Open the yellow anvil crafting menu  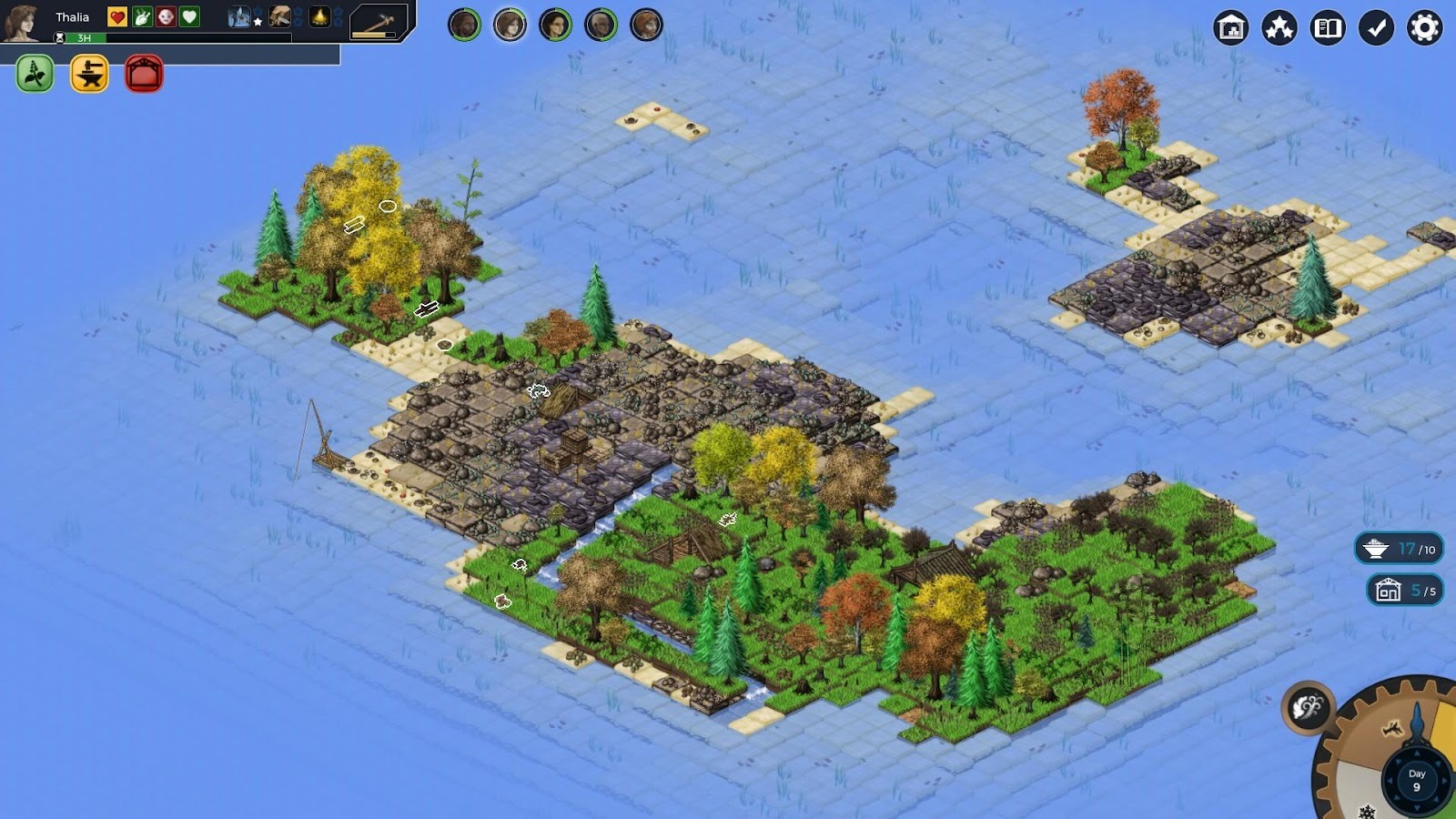[x=89, y=74]
